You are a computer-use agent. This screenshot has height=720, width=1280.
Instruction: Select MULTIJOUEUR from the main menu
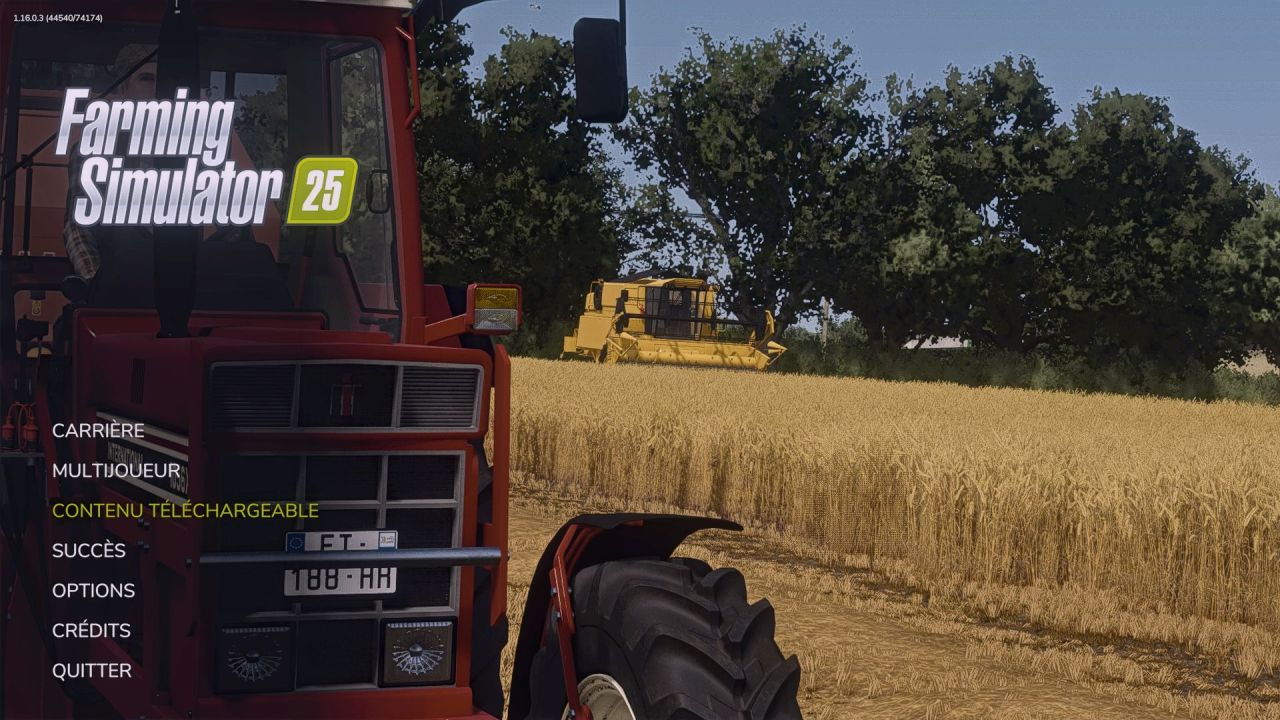tap(117, 470)
